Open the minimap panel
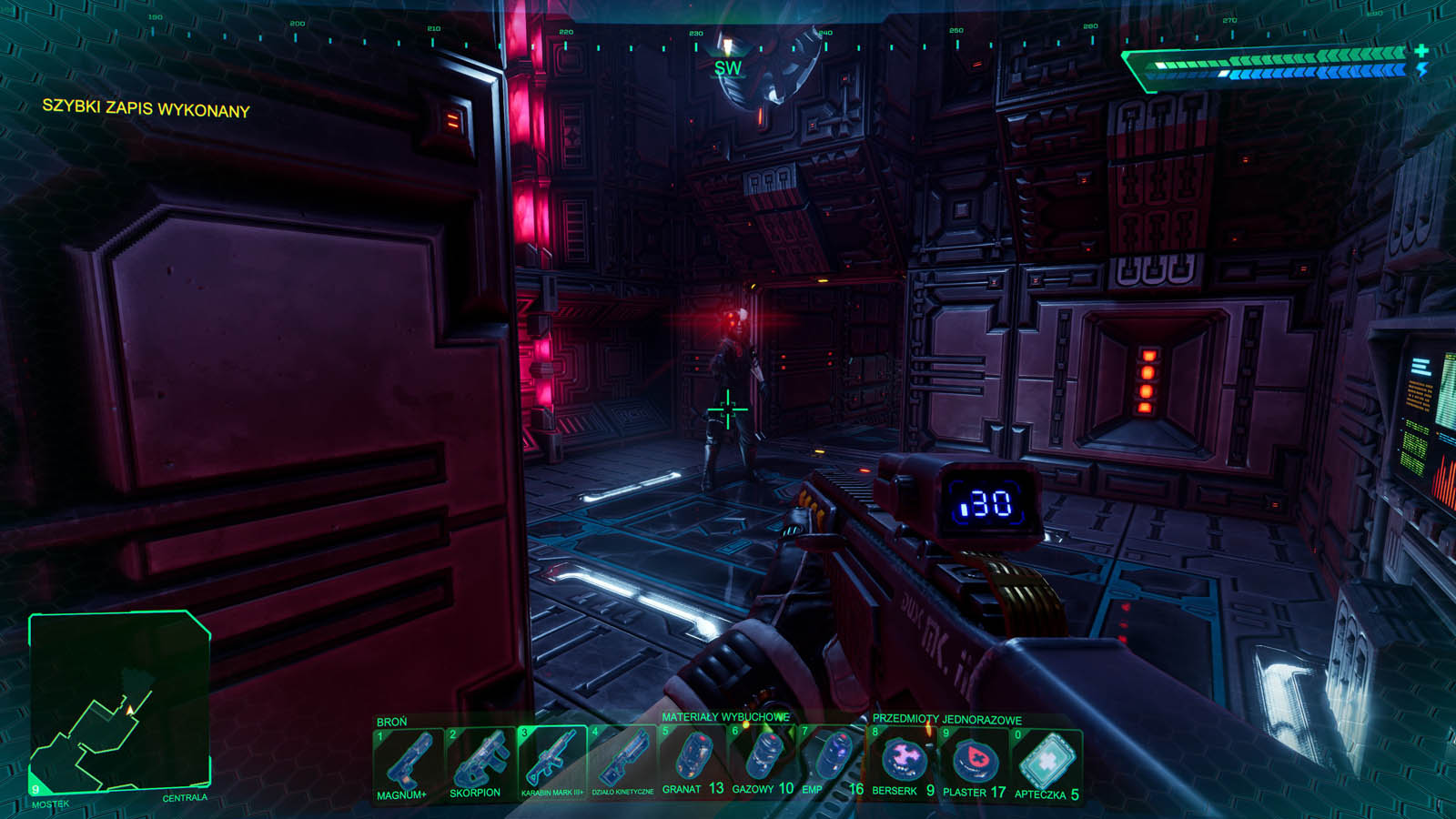Viewport: 1456px width, 819px height. [x=120, y=701]
